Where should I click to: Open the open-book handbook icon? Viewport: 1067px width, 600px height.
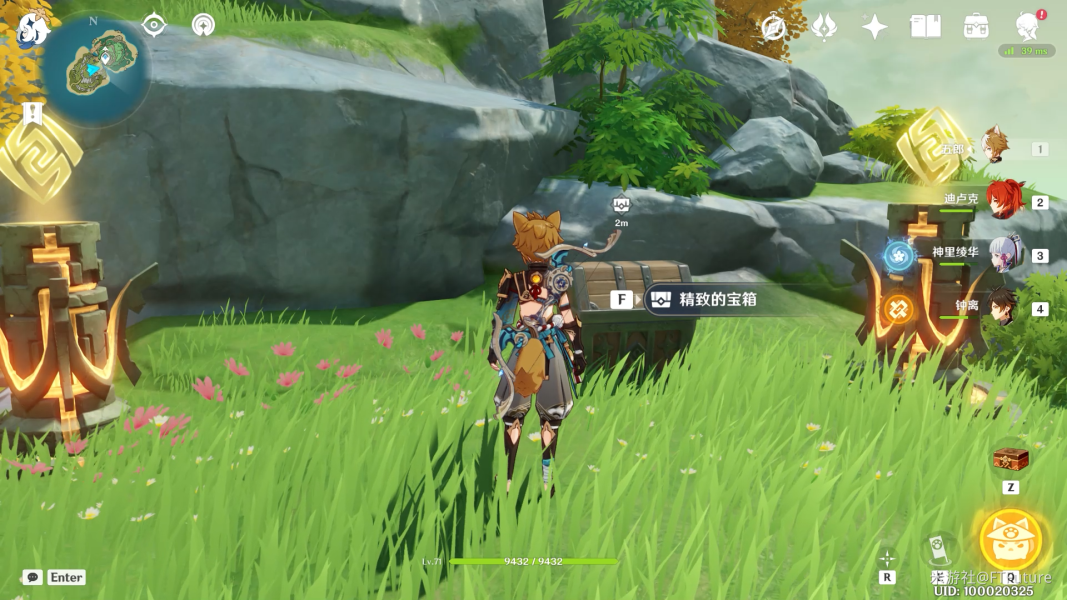pyautogui.click(x=925, y=27)
